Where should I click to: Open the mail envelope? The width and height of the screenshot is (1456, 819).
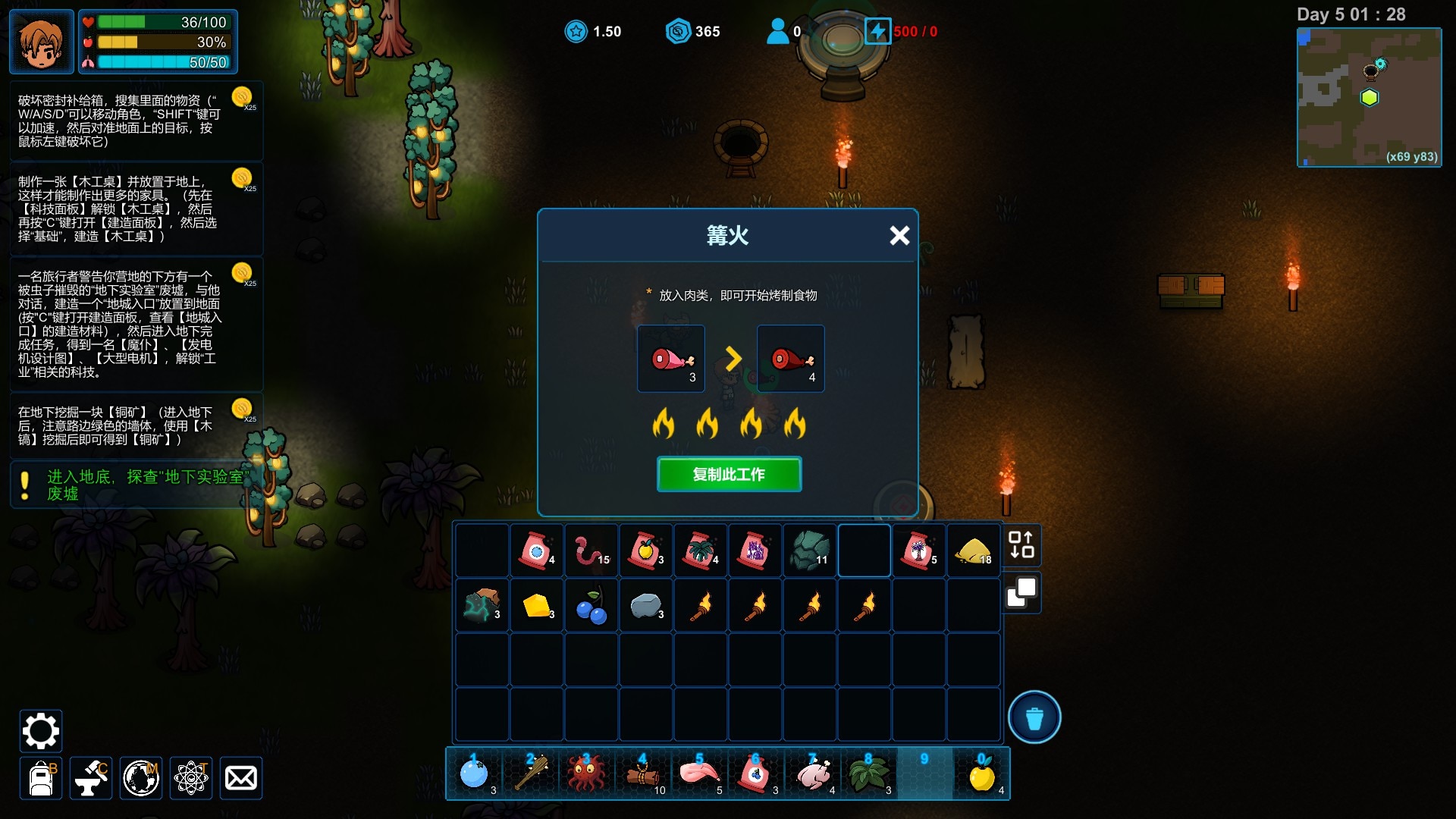pos(241,778)
